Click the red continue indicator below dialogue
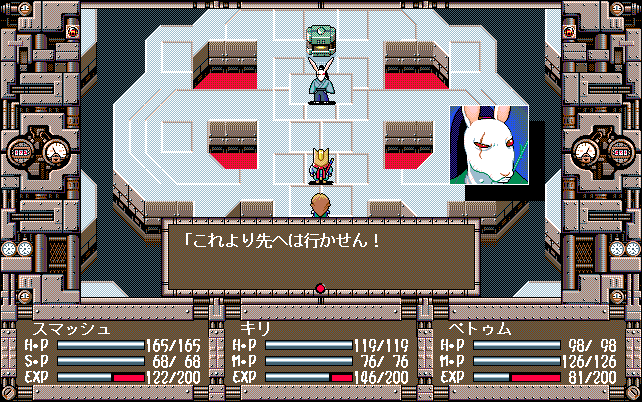The width and height of the screenshot is (642, 402). [x=320, y=290]
